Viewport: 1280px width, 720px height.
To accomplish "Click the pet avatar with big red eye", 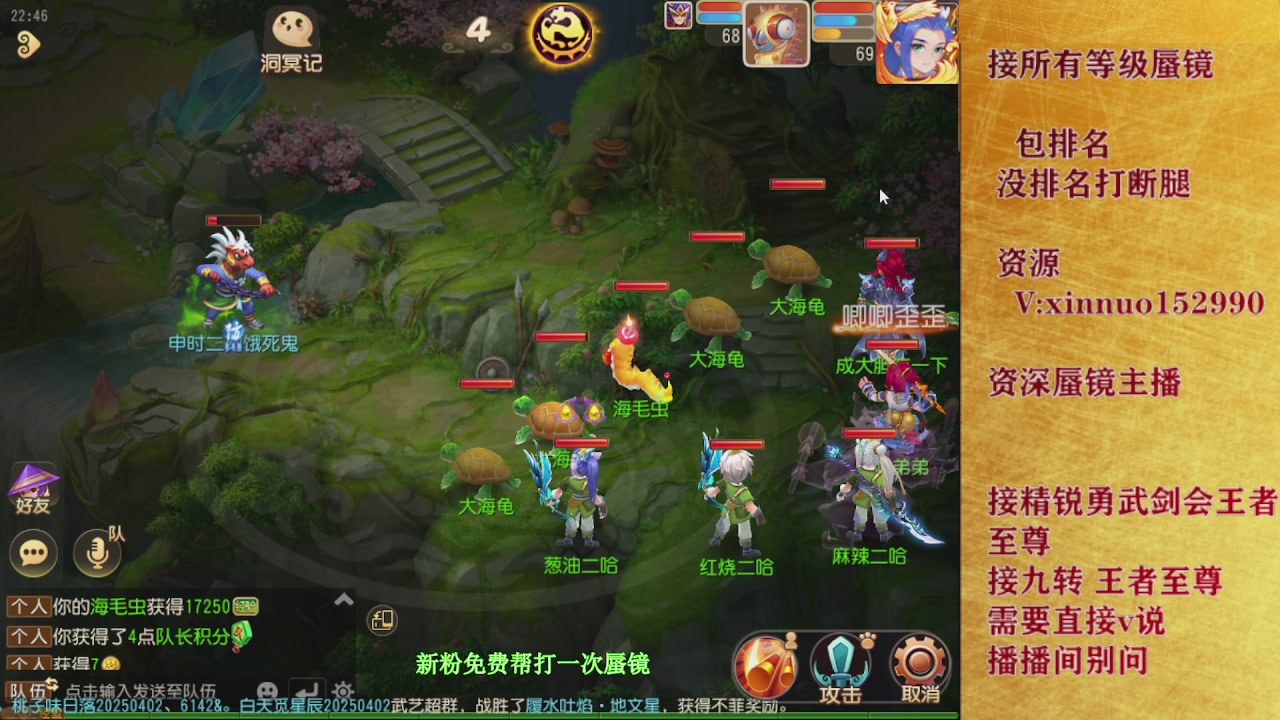I will 775,33.
